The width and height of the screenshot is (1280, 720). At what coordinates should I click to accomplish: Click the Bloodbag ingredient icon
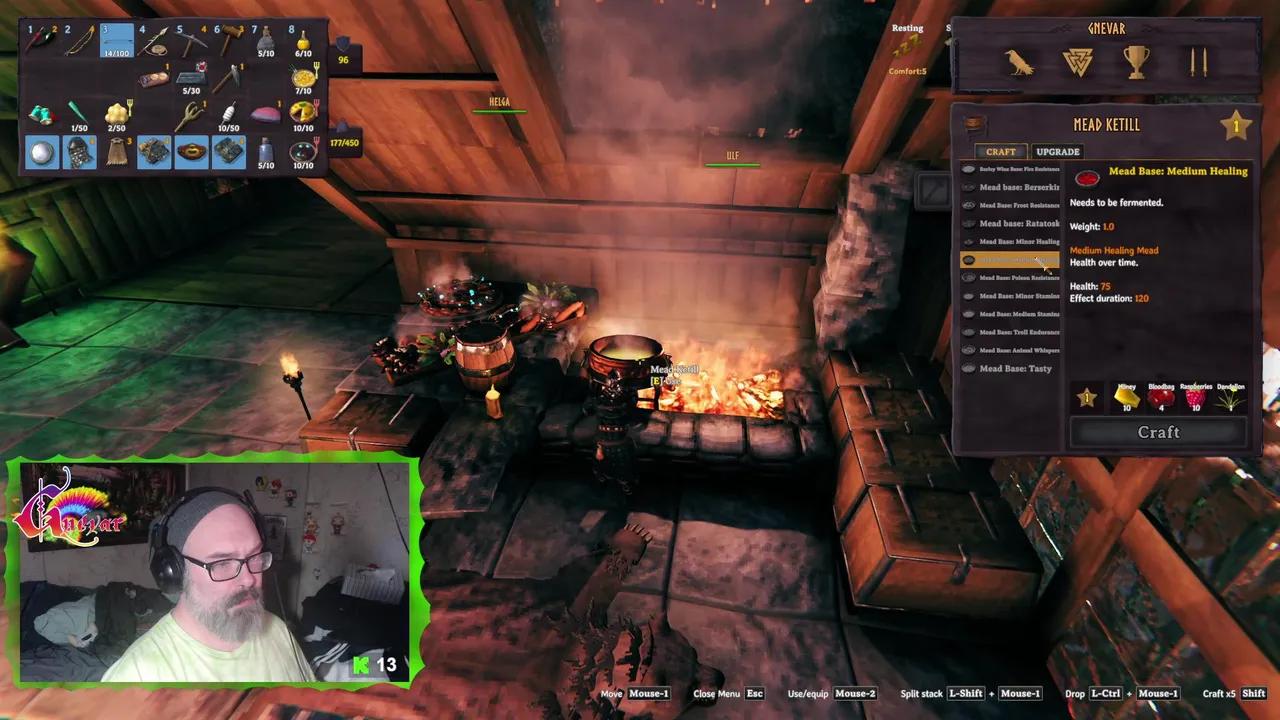[x=1161, y=397]
